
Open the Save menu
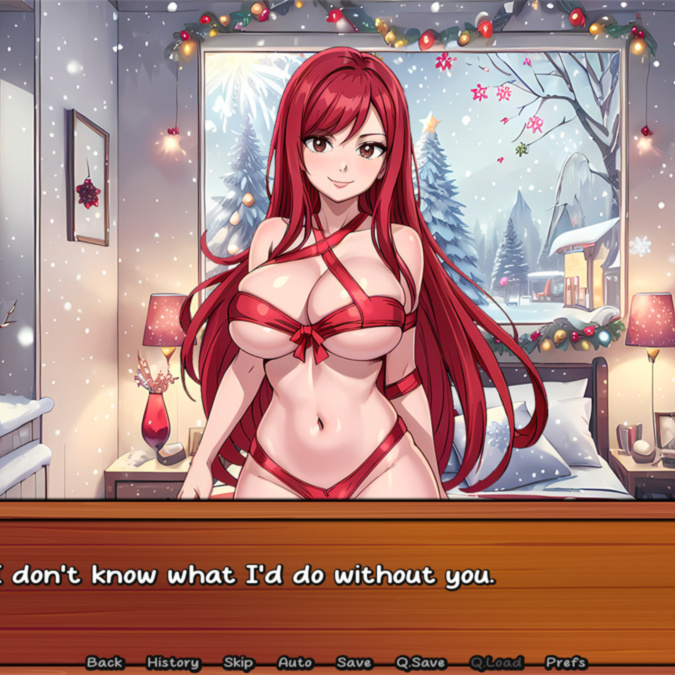[354, 662]
